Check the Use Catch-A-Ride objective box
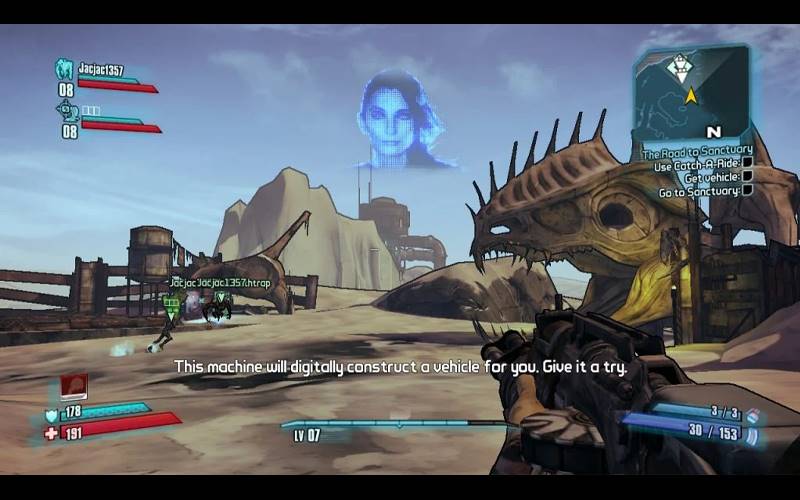This screenshot has width=800, height=500. pos(747,164)
